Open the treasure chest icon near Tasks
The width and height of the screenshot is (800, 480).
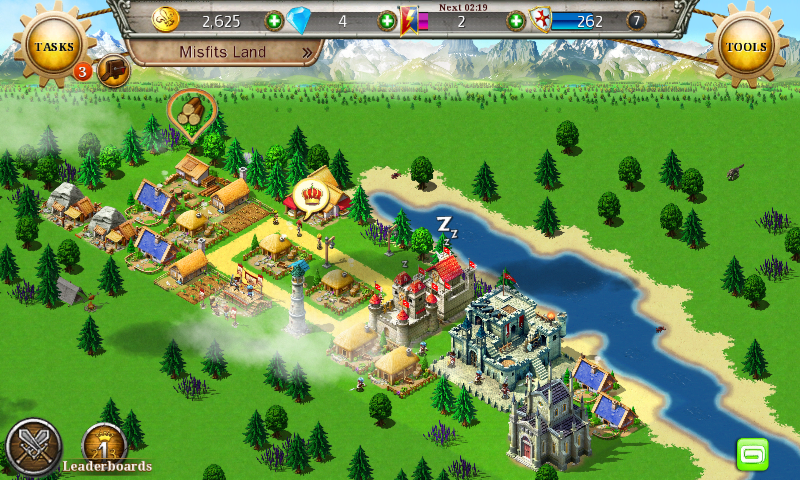pos(114,70)
